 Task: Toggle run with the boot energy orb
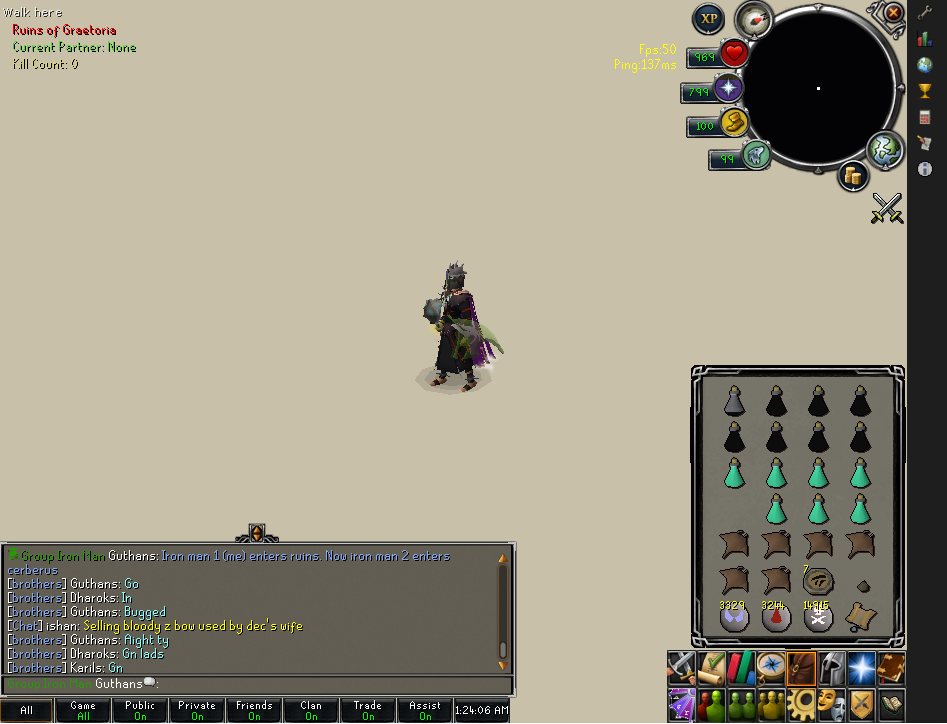point(755,155)
